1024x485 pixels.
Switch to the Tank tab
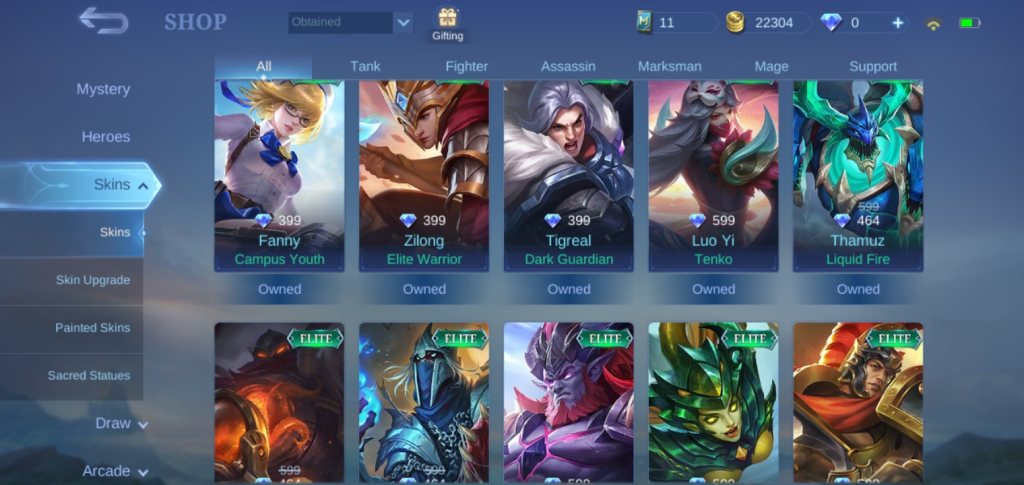[365, 67]
